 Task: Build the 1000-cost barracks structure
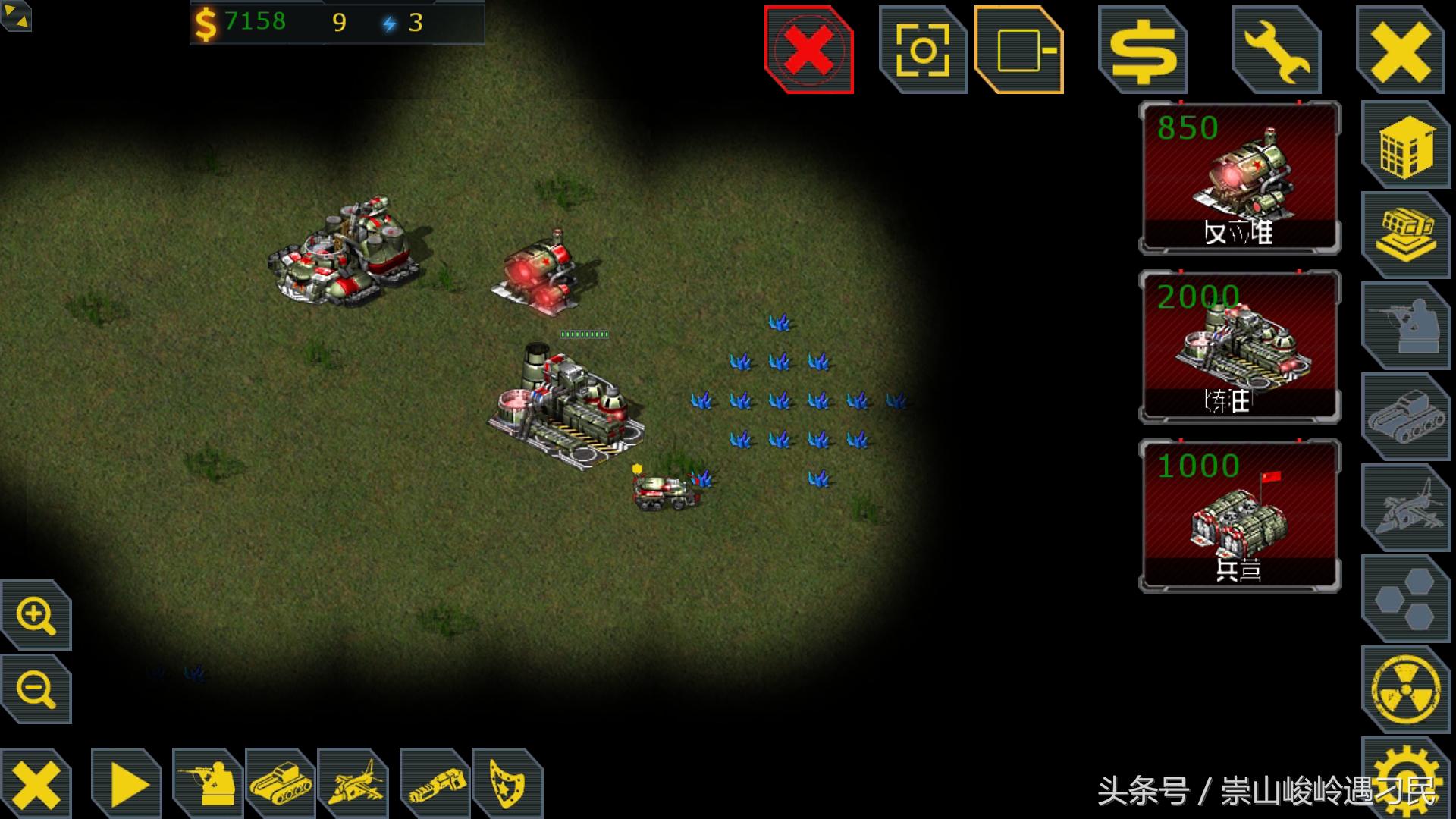1240,516
